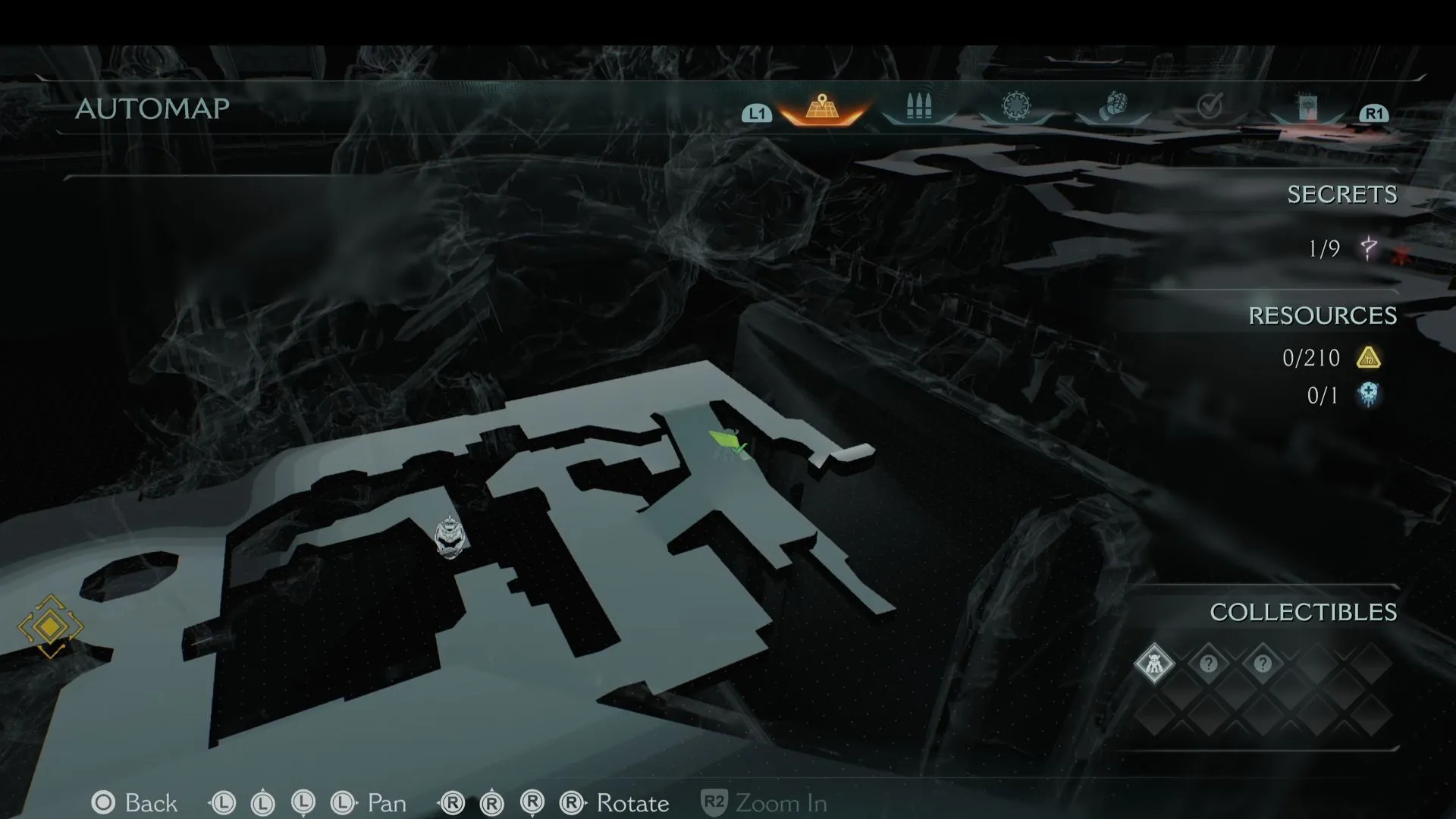1456x819 pixels.
Task: Select the found demon toy collectible
Action: click(x=1153, y=664)
